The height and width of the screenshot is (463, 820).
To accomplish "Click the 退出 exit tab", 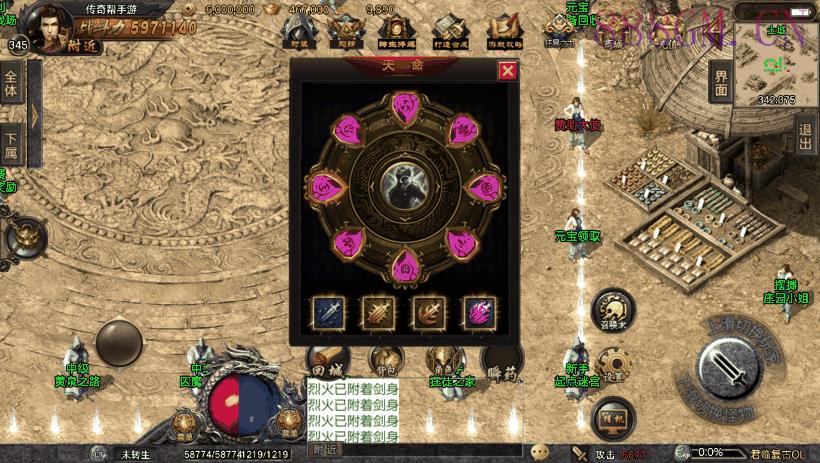I will [x=806, y=133].
